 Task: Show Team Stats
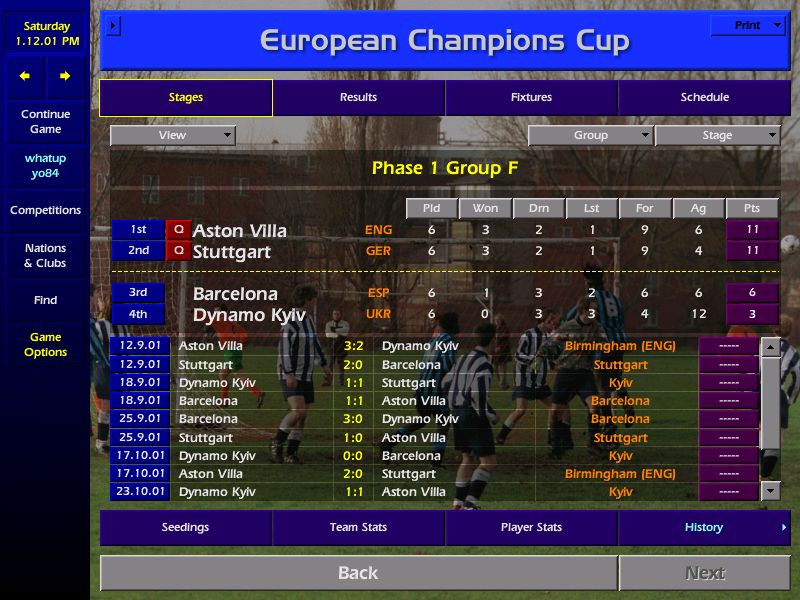coord(358,527)
